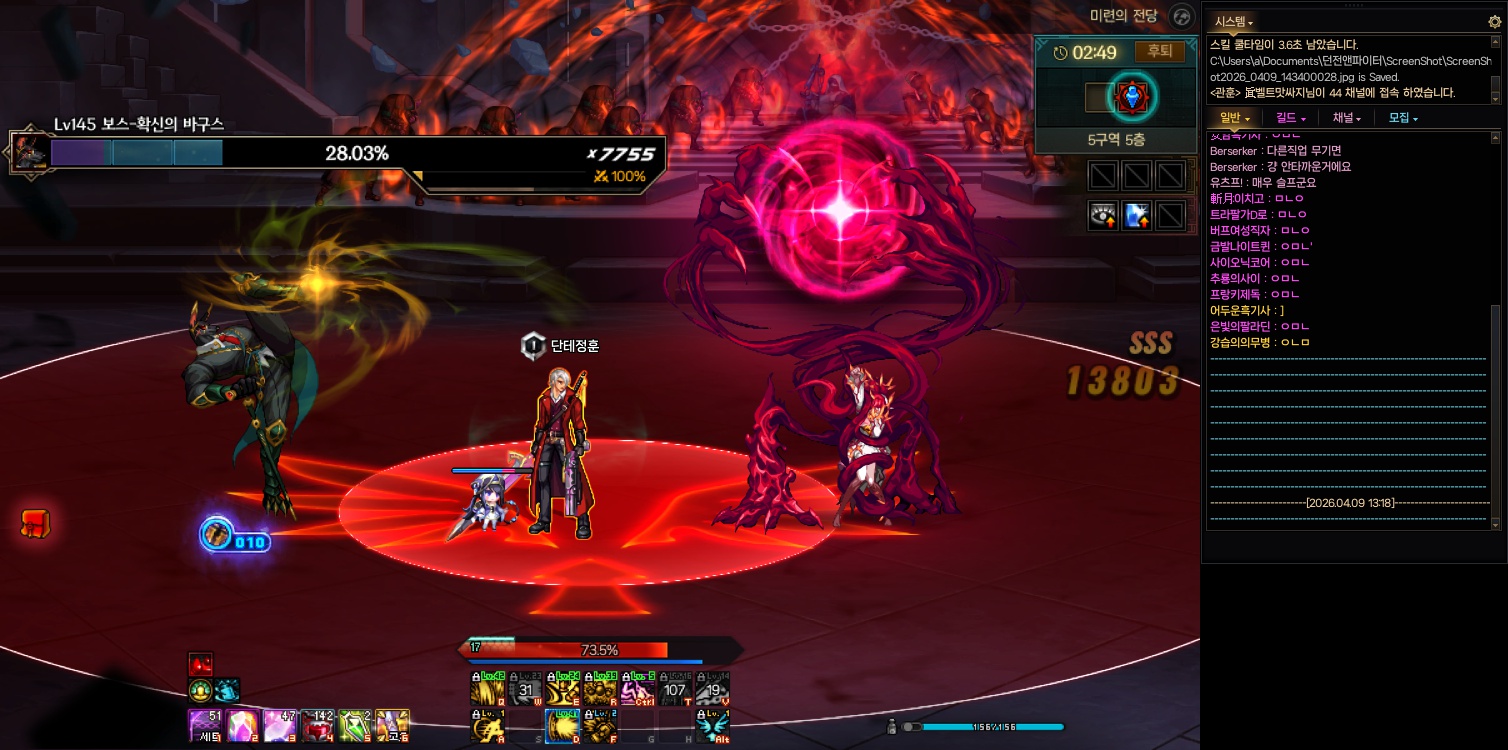This screenshot has height=750, width=1508.
Task: Switch to the 길드 chat tab
Action: pos(1290,118)
